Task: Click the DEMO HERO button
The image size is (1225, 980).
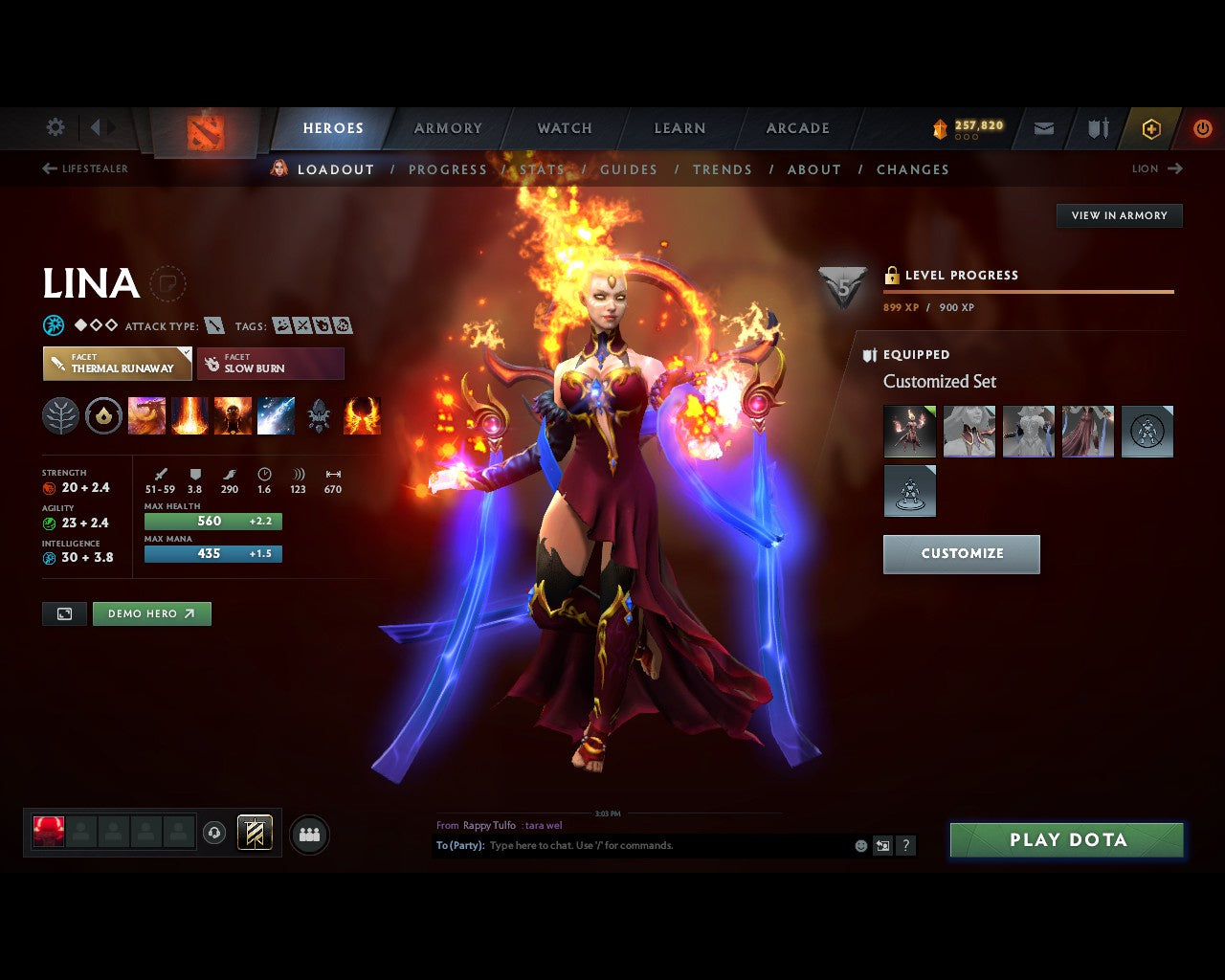Action: point(152,613)
